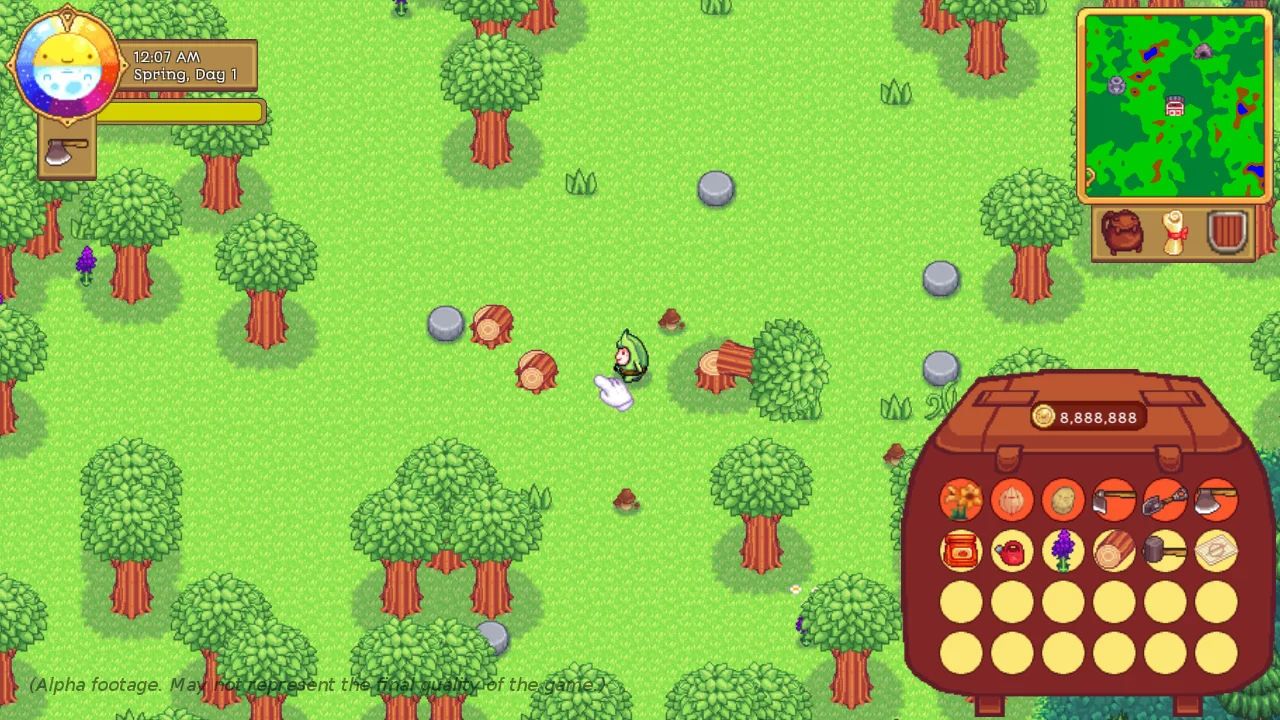Viewport: 1280px width, 720px height.
Task: Expand the minimap in the top-right corner
Action: 1175,105
